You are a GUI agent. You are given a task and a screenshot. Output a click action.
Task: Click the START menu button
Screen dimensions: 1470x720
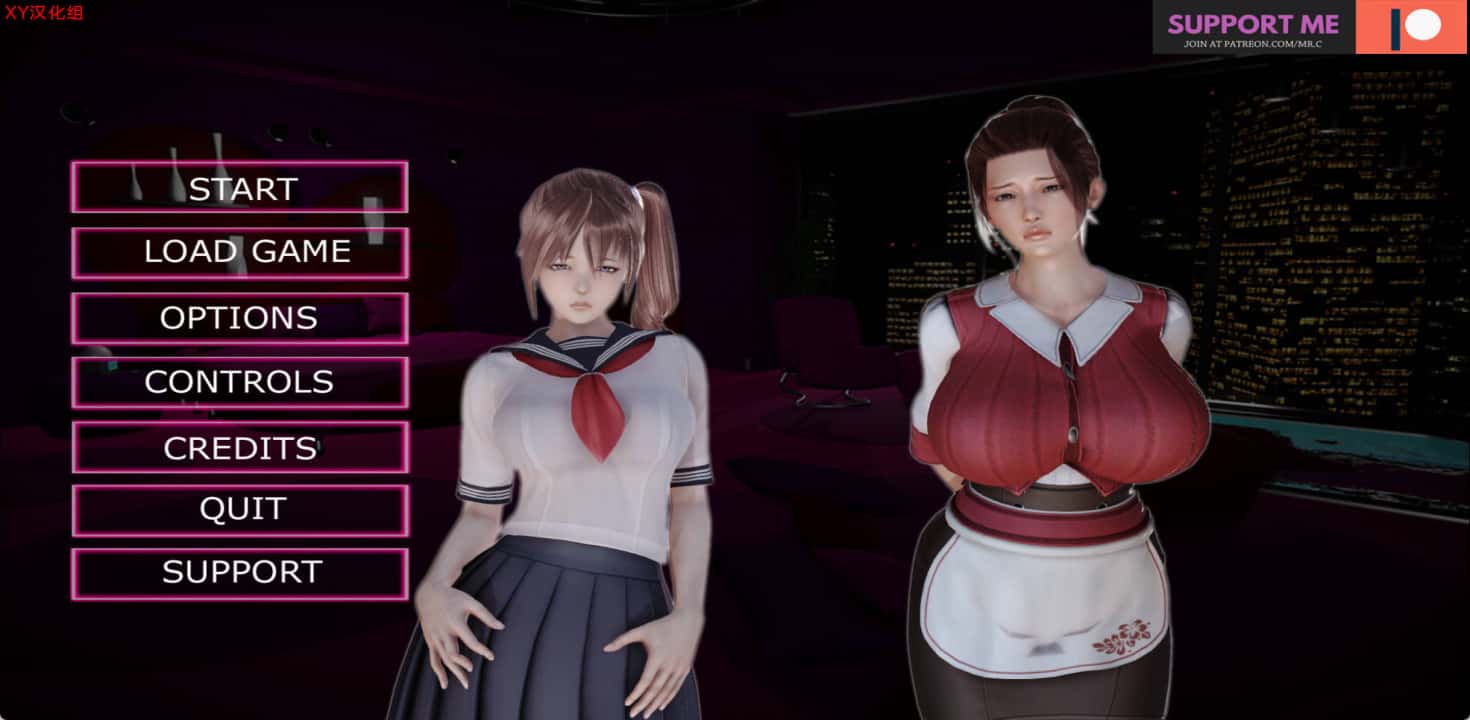click(240, 188)
